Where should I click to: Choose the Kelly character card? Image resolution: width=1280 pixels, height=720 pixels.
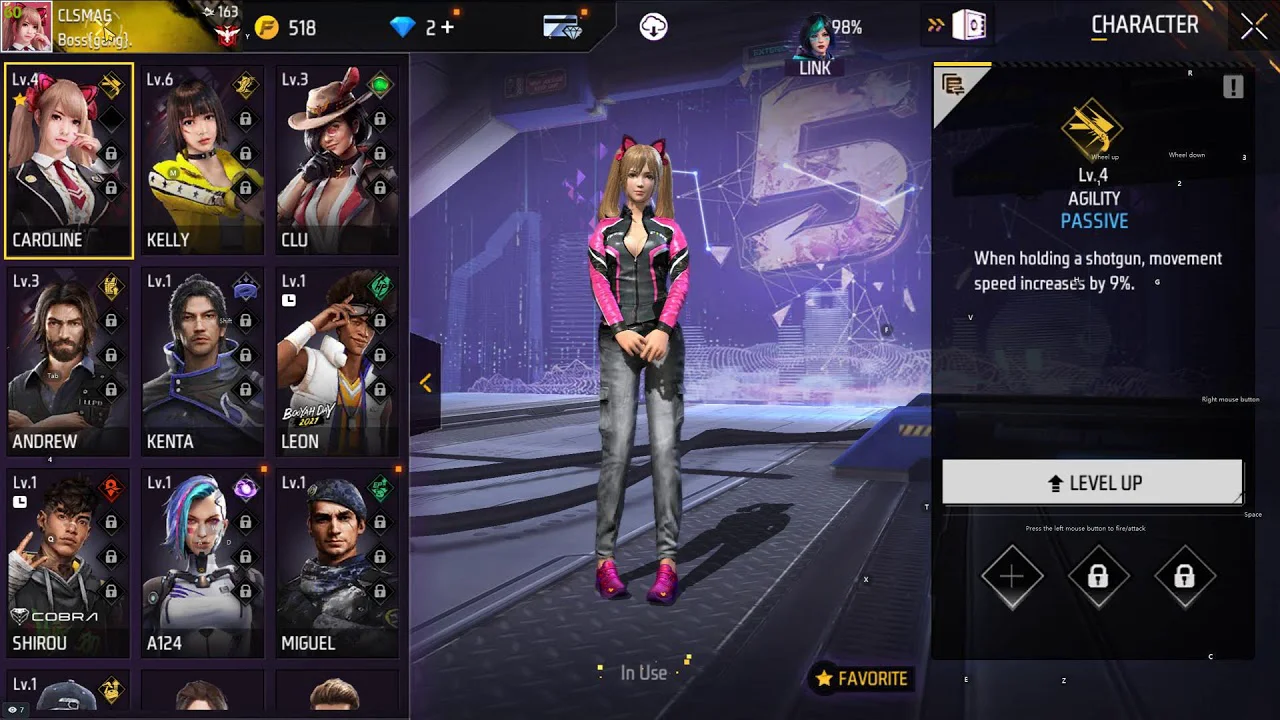[x=202, y=160]
